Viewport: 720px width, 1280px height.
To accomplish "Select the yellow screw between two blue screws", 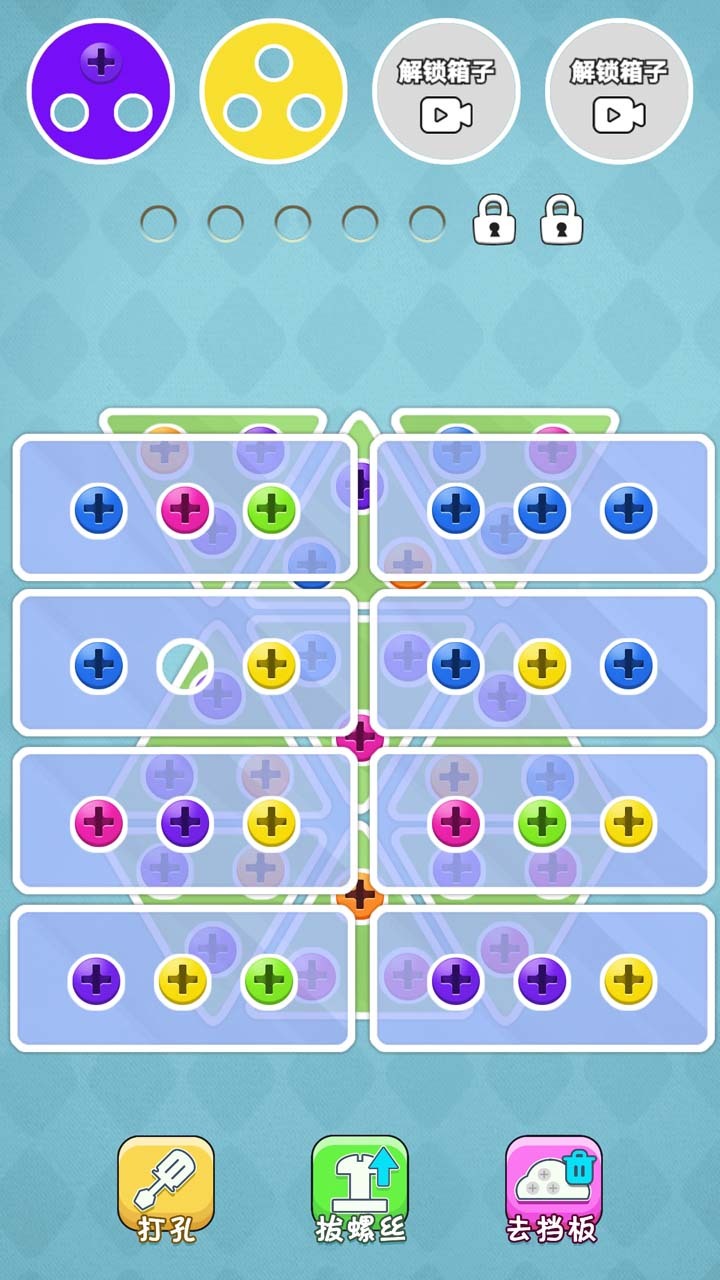I will tap(542, 666).
